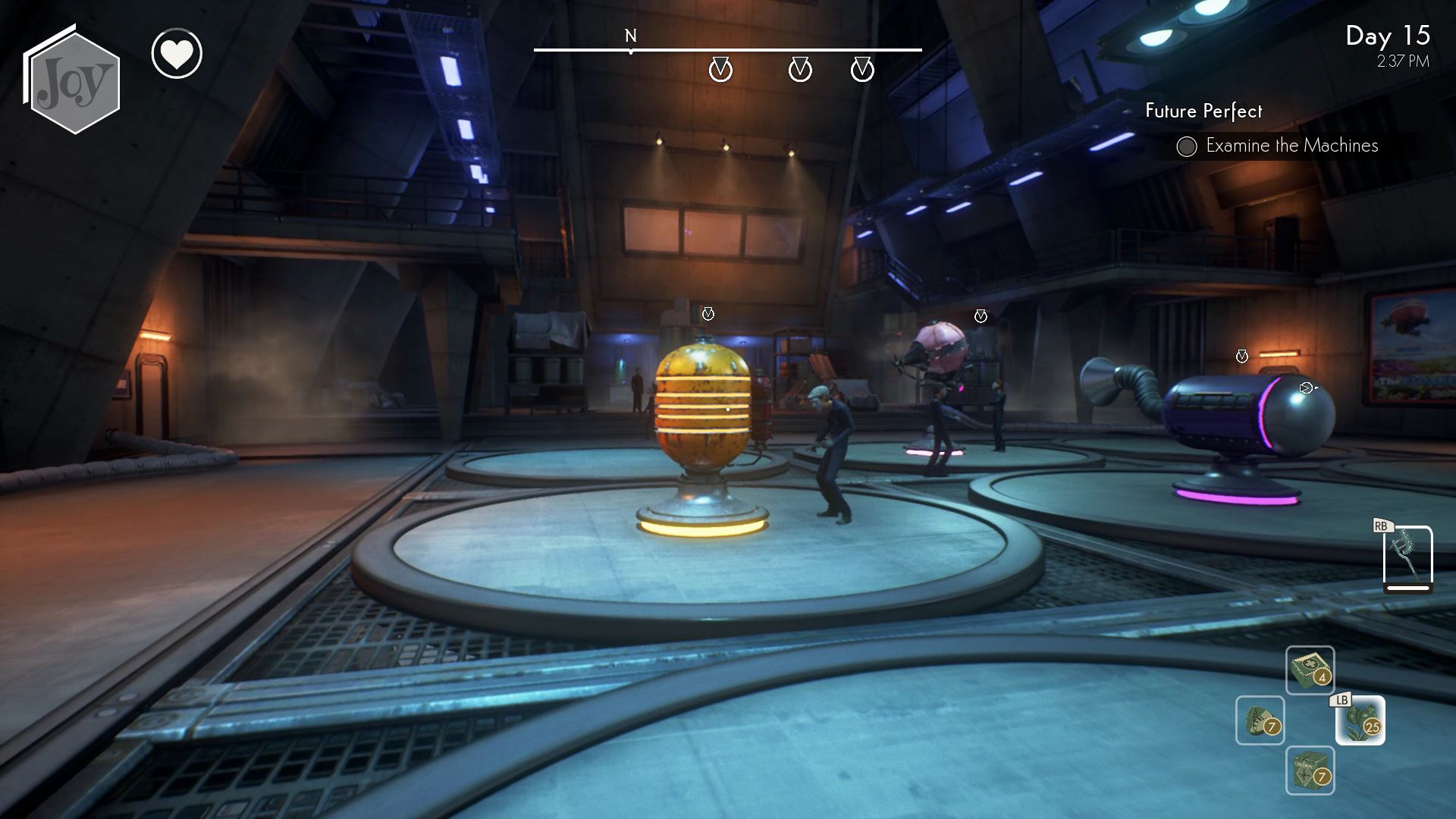Choose the first aid kit quick slot
The image size is (1456, 819).
point(1310,670)
